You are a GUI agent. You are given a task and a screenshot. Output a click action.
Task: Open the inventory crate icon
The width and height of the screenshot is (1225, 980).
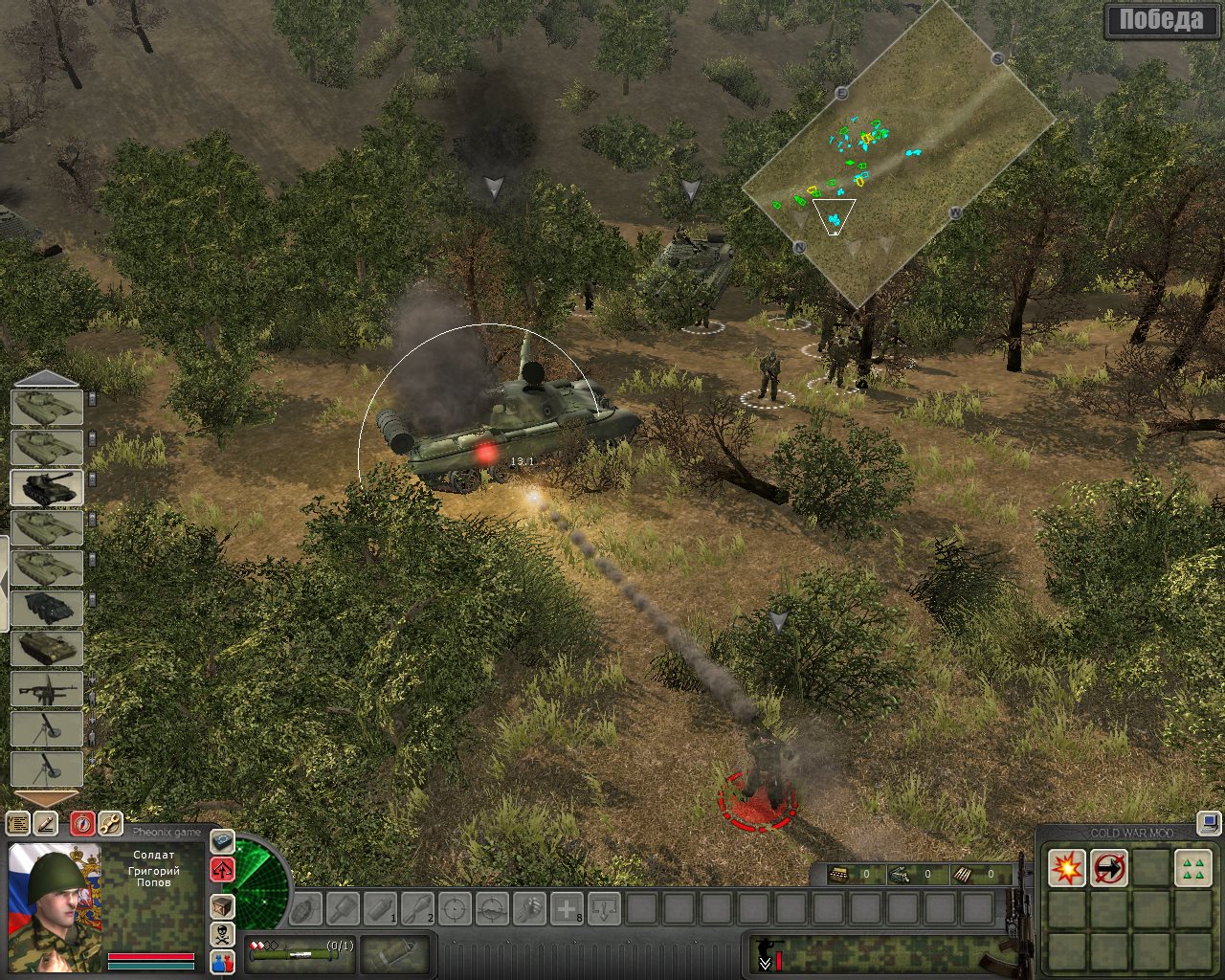point(222,905)
